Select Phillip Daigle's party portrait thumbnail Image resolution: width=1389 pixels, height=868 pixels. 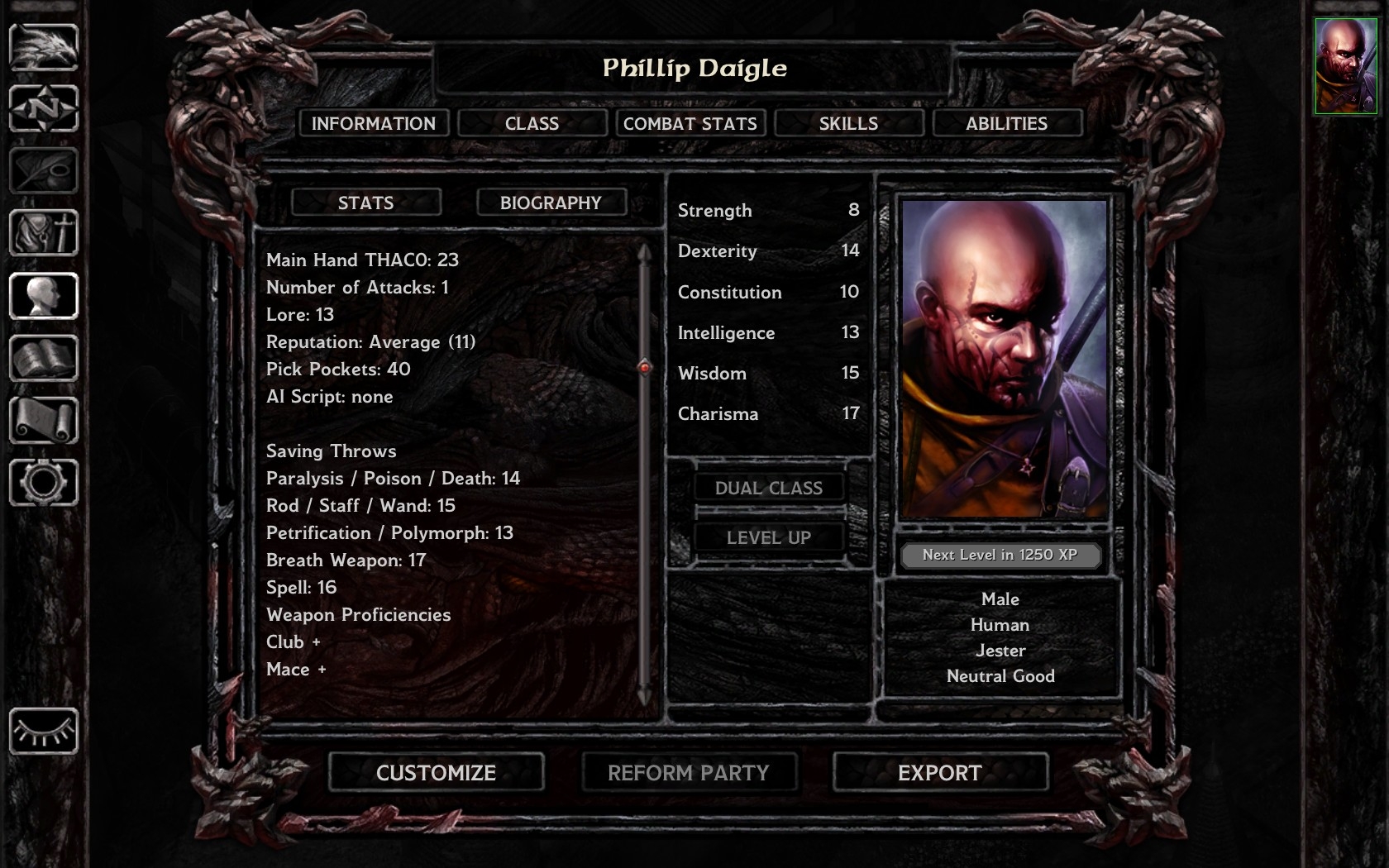pos(1346,66)
